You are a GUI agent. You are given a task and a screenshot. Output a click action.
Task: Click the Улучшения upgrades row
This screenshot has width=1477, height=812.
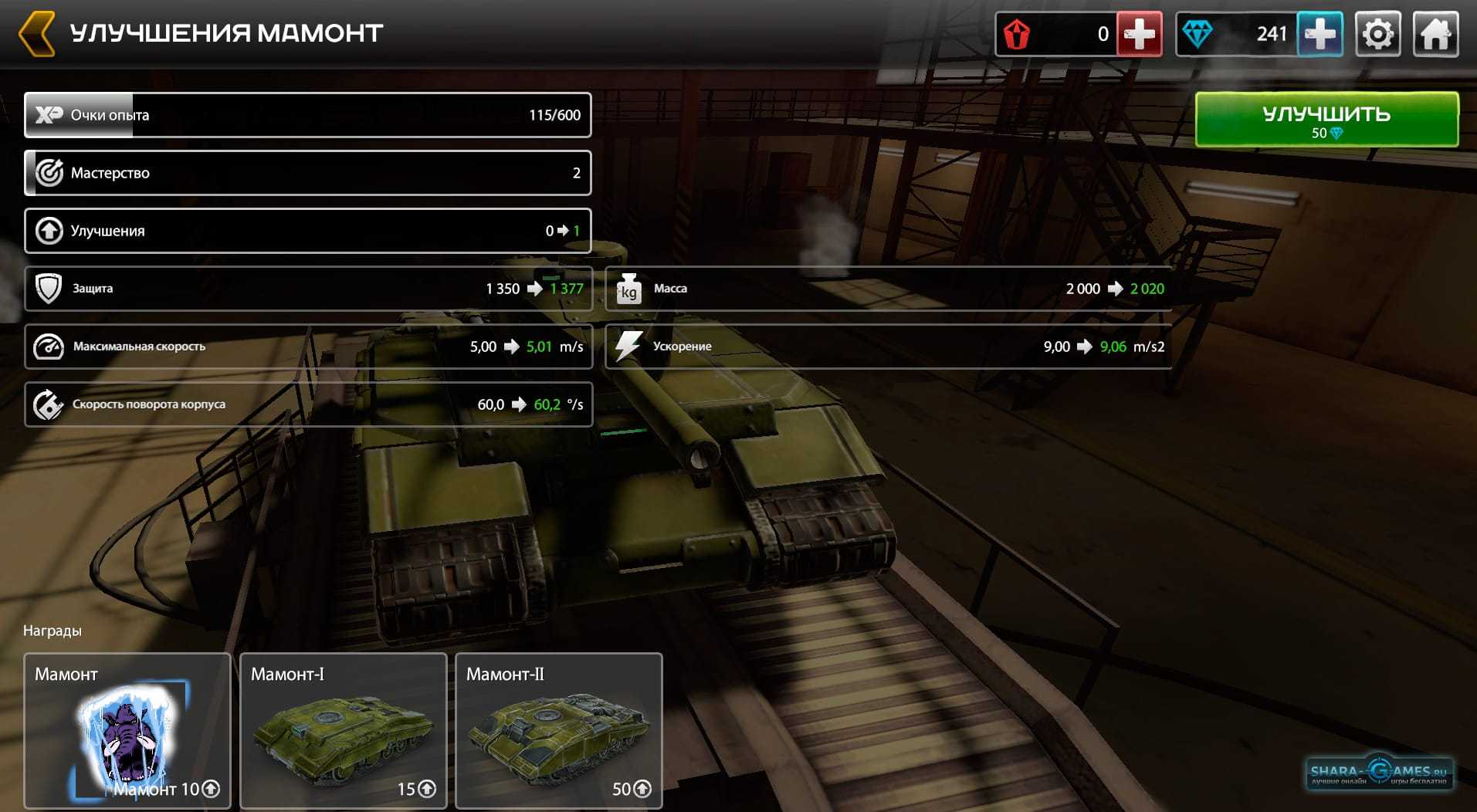pos(307,231)
